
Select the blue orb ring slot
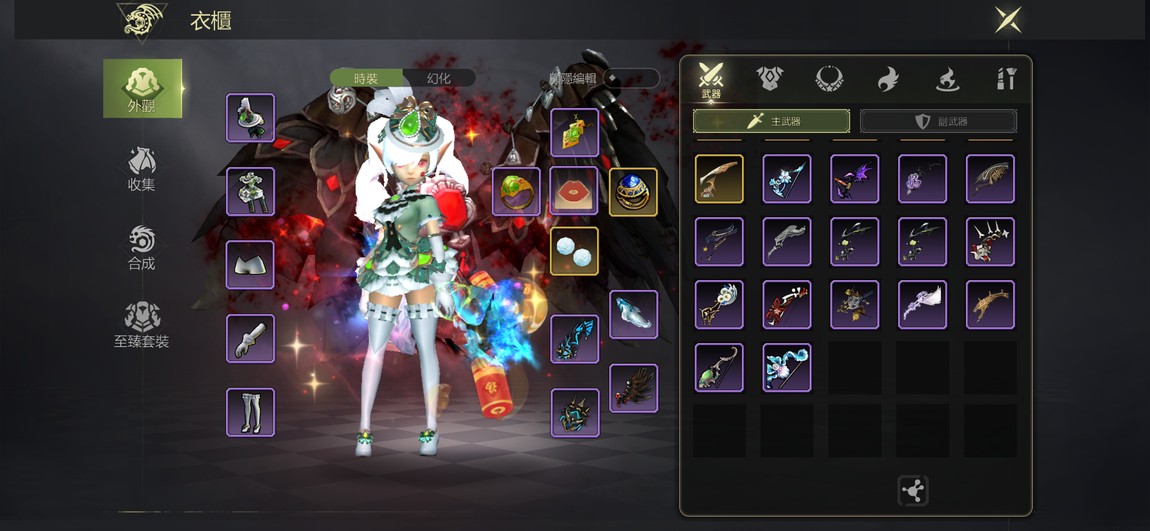pos(633,191)
